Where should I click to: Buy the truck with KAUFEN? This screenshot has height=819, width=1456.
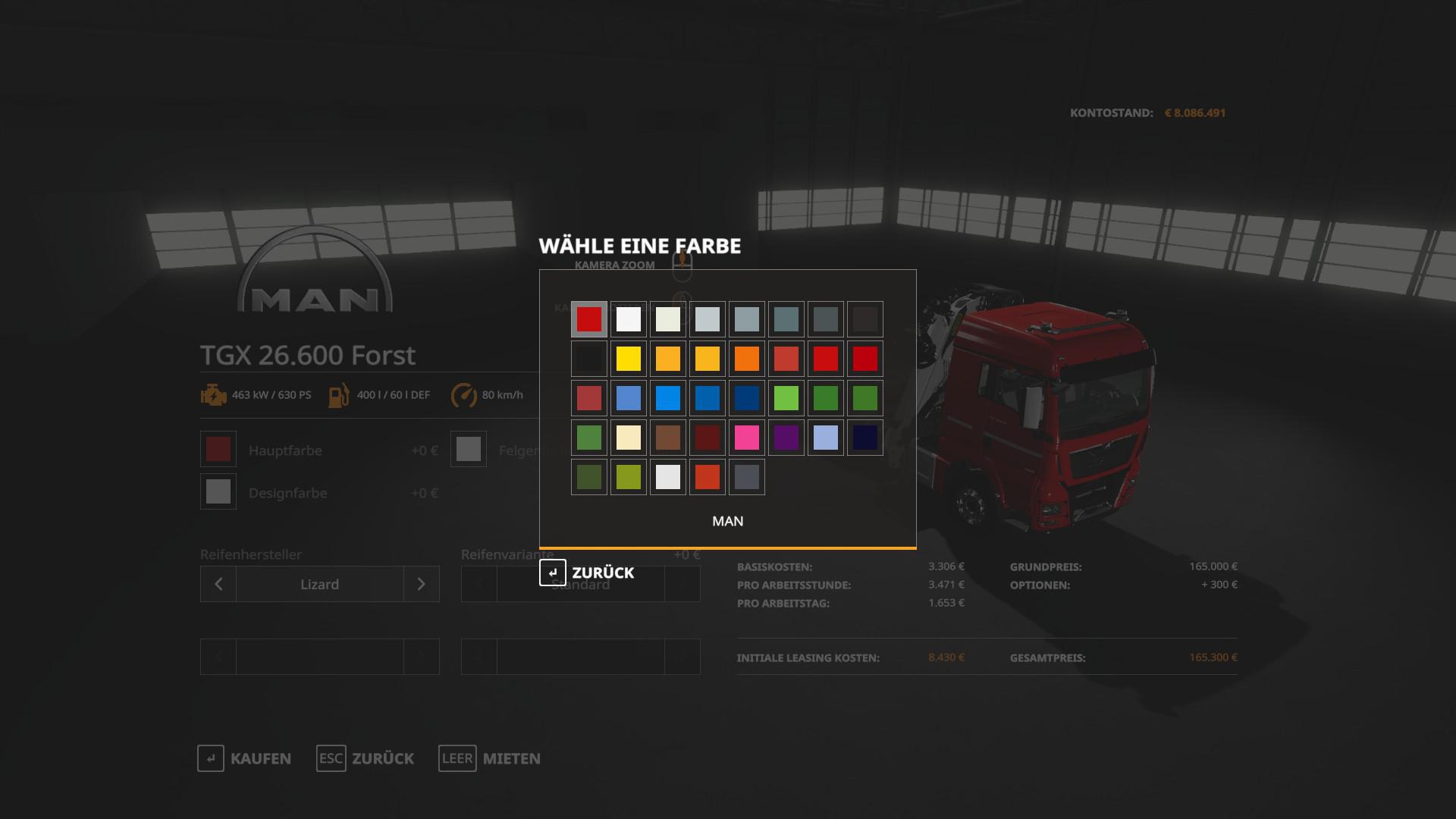pyautogui.click(x=244, y=758)
